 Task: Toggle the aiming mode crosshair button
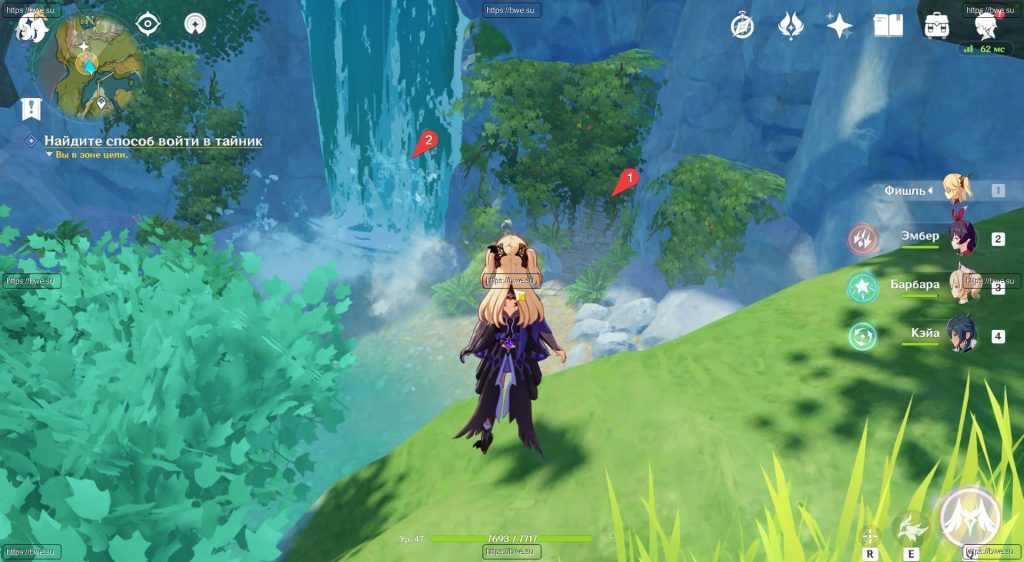pos(869,535)
